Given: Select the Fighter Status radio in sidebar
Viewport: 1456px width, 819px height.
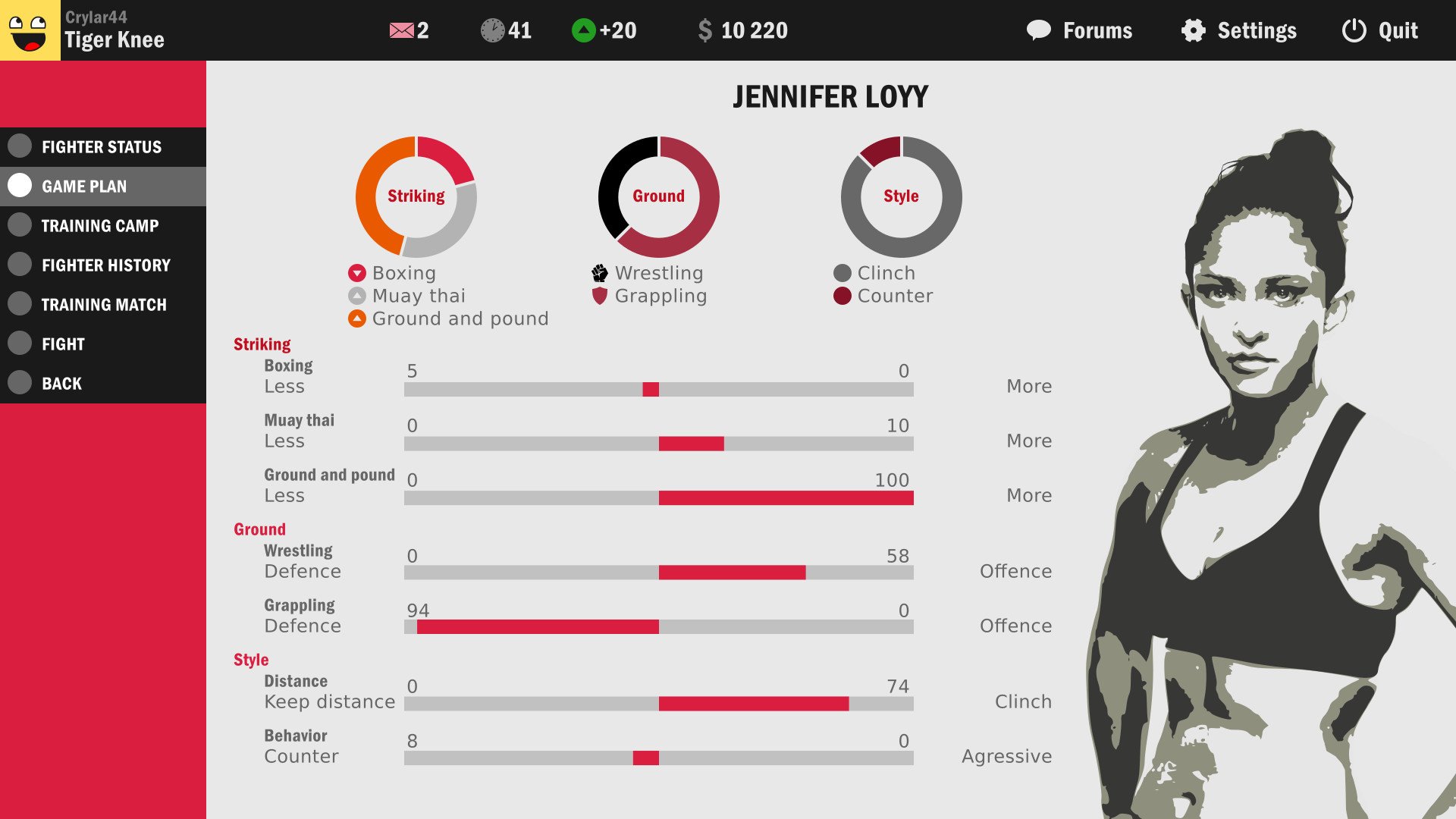Looking at the screenshot, I should 20,146.
